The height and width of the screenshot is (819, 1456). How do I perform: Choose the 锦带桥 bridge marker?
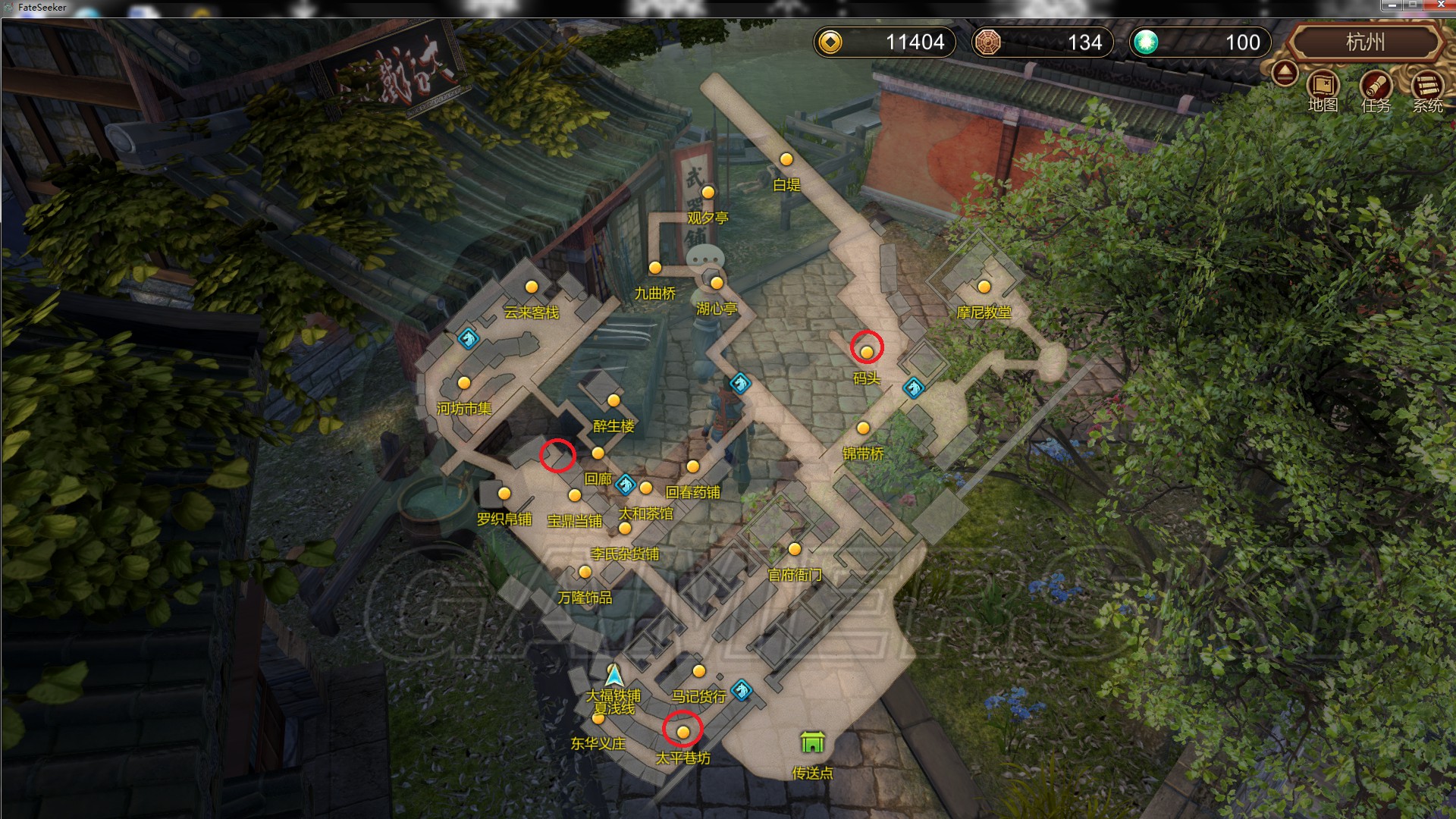[x=863, y=428]
